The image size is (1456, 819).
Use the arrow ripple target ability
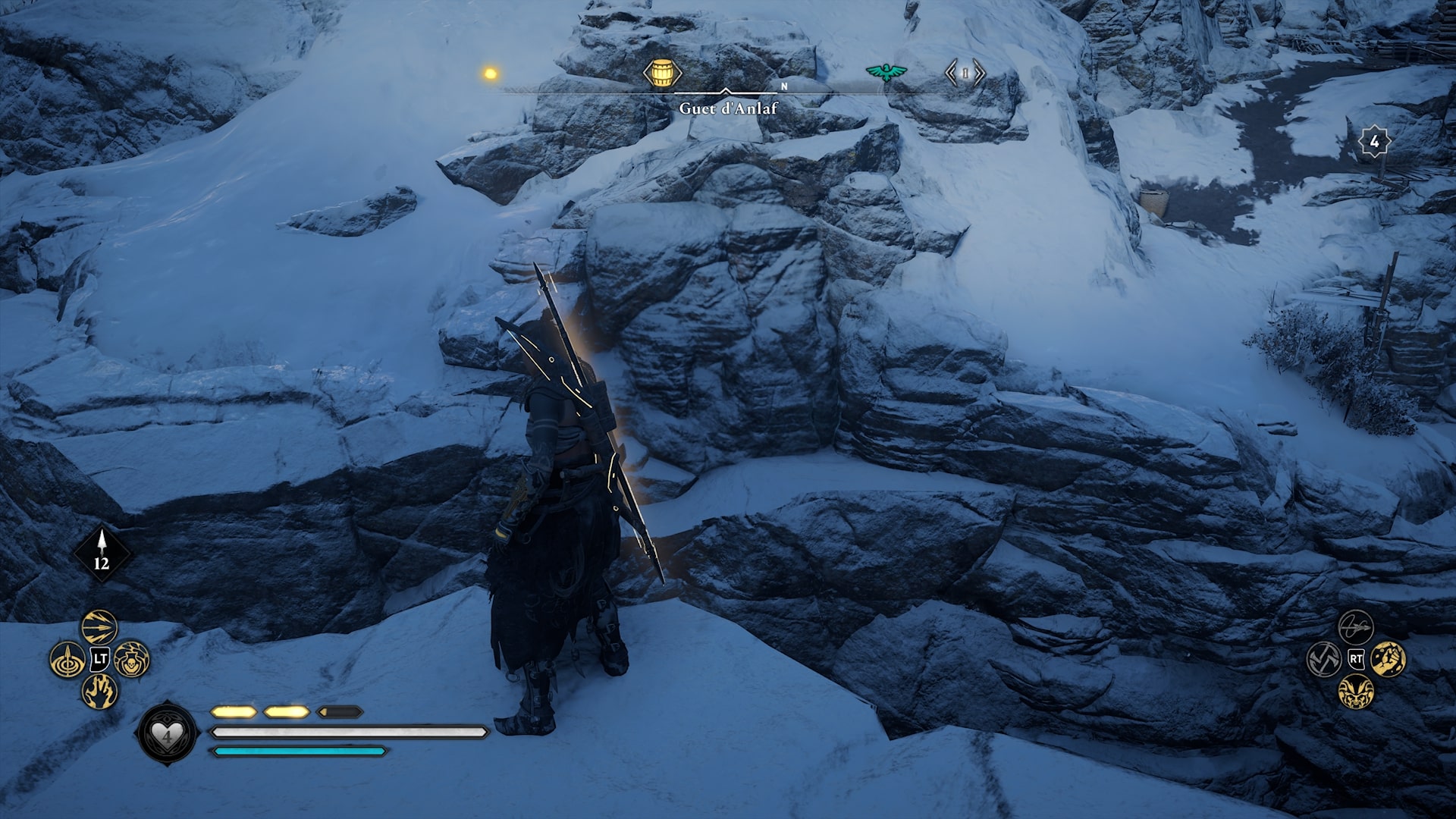[67, 660]
